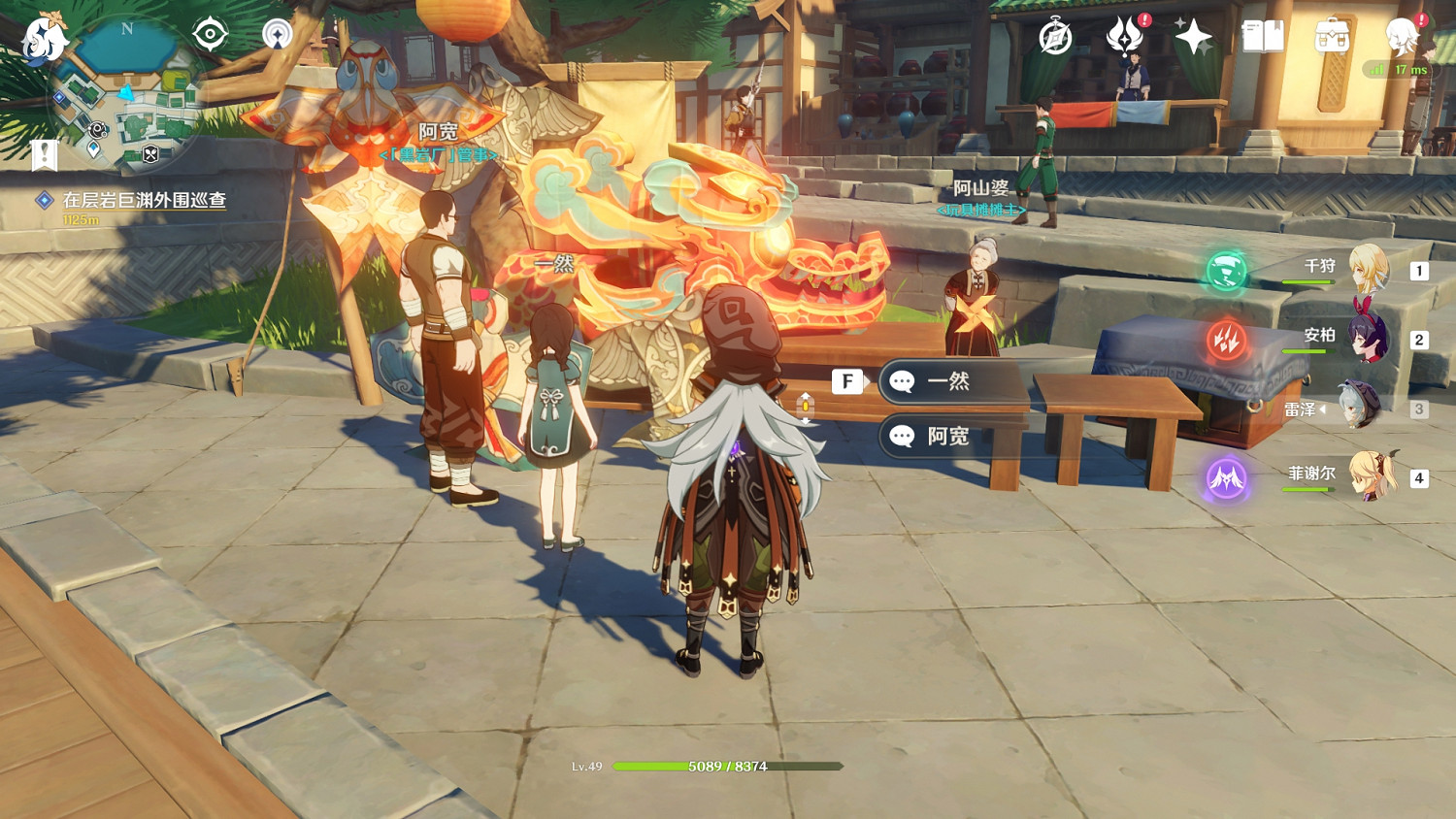This screenshot has height=819, width=1456.
Task: Click the quest navigation target icon
Action: tap(210, 35)
